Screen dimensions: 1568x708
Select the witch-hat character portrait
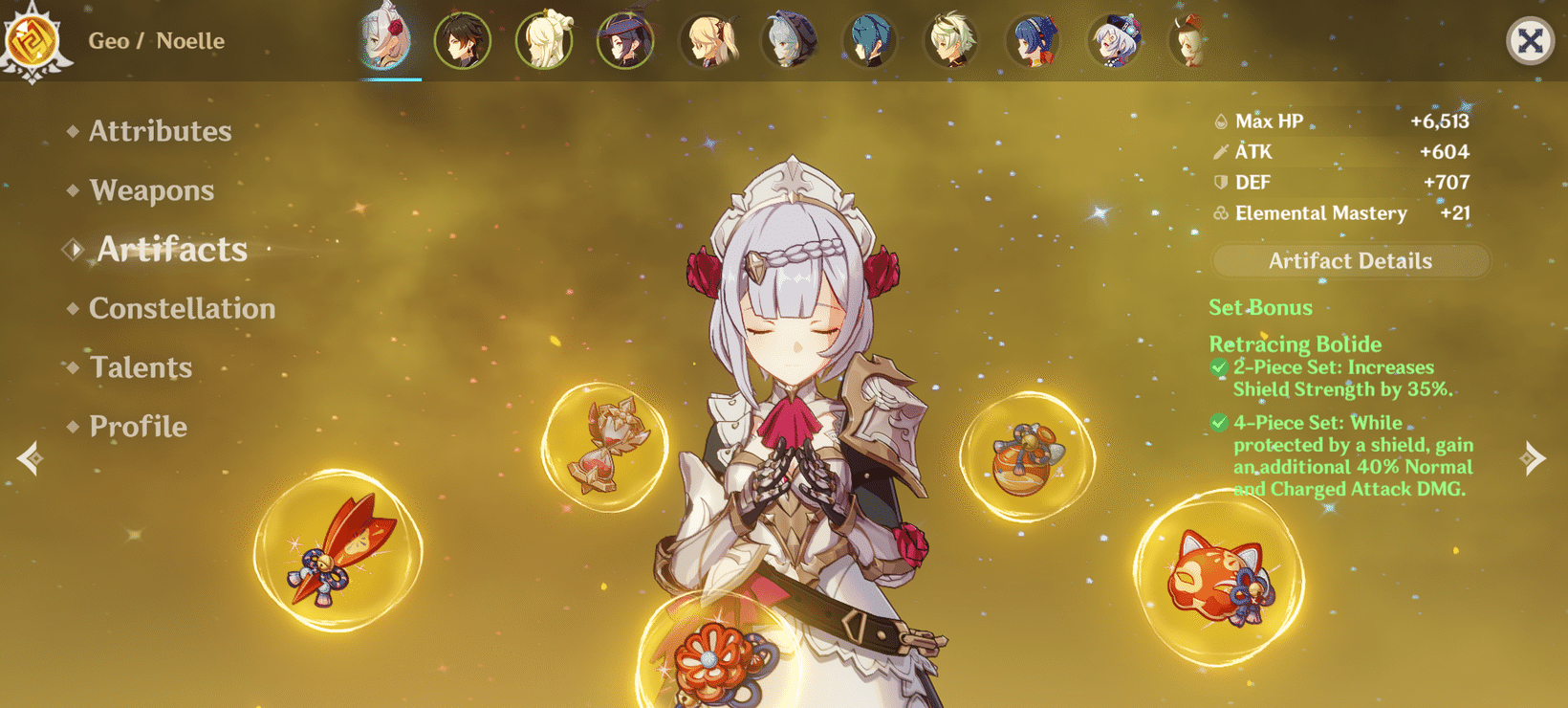624,38
